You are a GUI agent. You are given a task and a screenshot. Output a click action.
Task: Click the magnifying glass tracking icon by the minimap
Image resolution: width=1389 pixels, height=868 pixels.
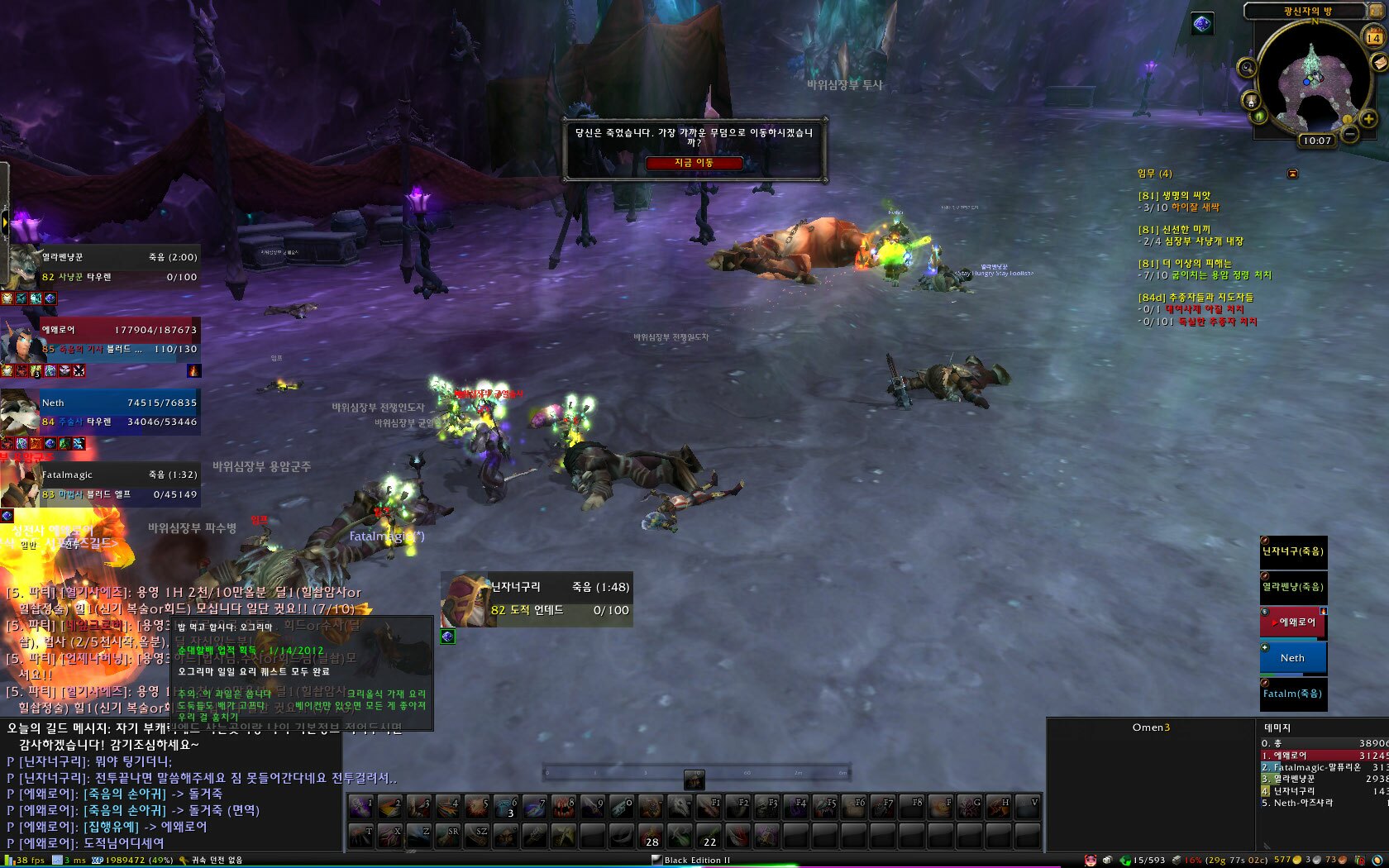tap(1247, 67)
